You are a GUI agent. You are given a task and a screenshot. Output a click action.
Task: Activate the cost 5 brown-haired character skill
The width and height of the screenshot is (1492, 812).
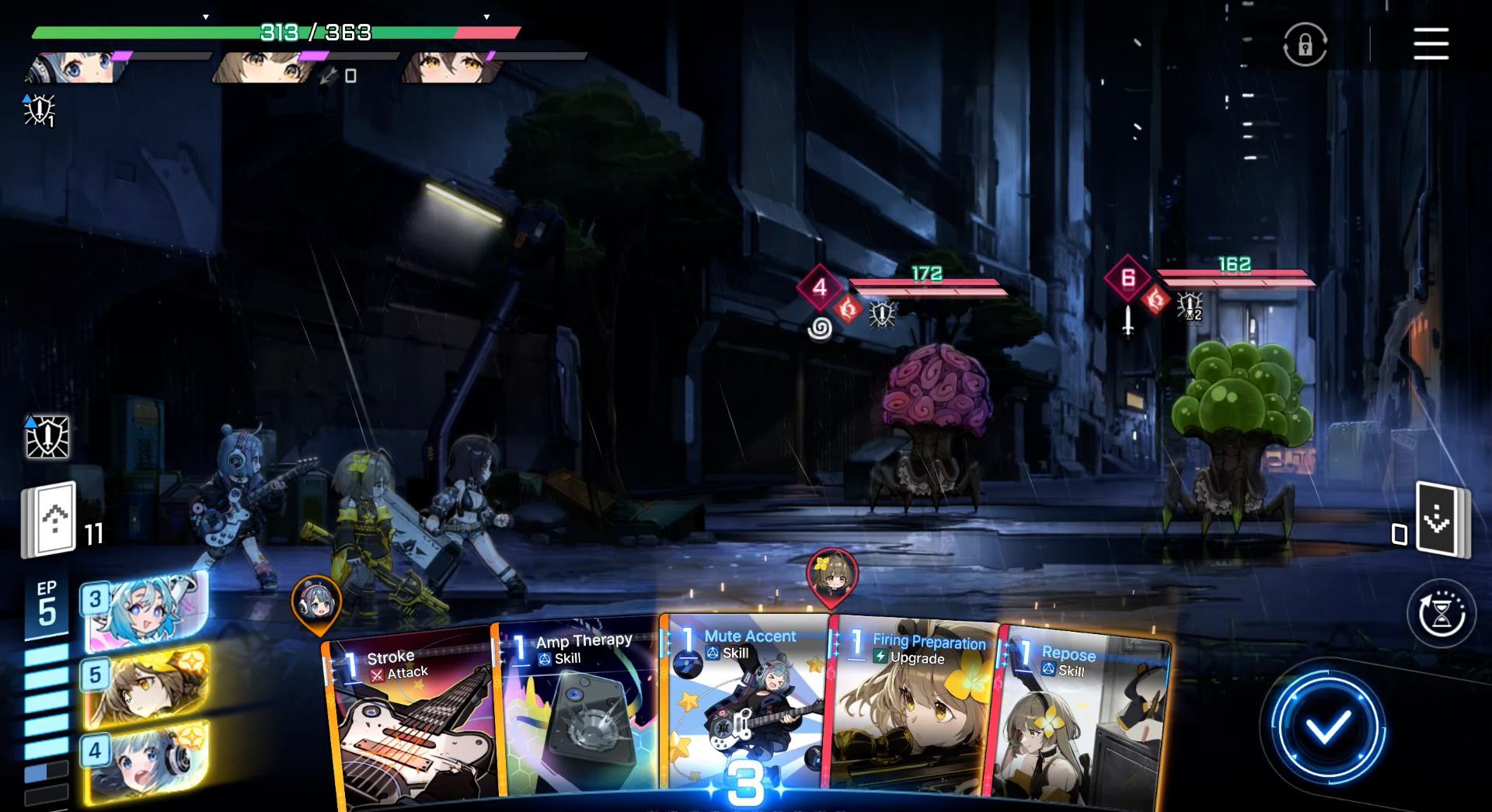click(x=146, y=686)
